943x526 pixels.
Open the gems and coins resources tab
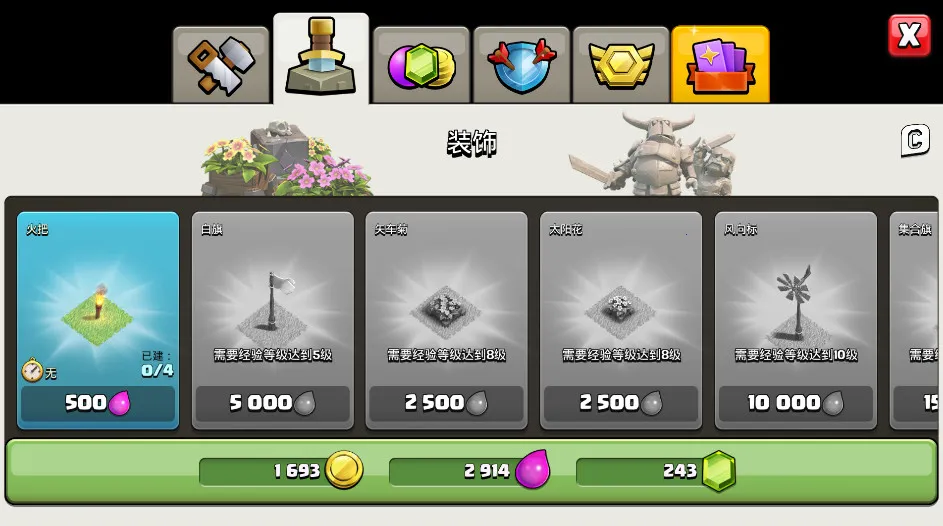[421, 65]
